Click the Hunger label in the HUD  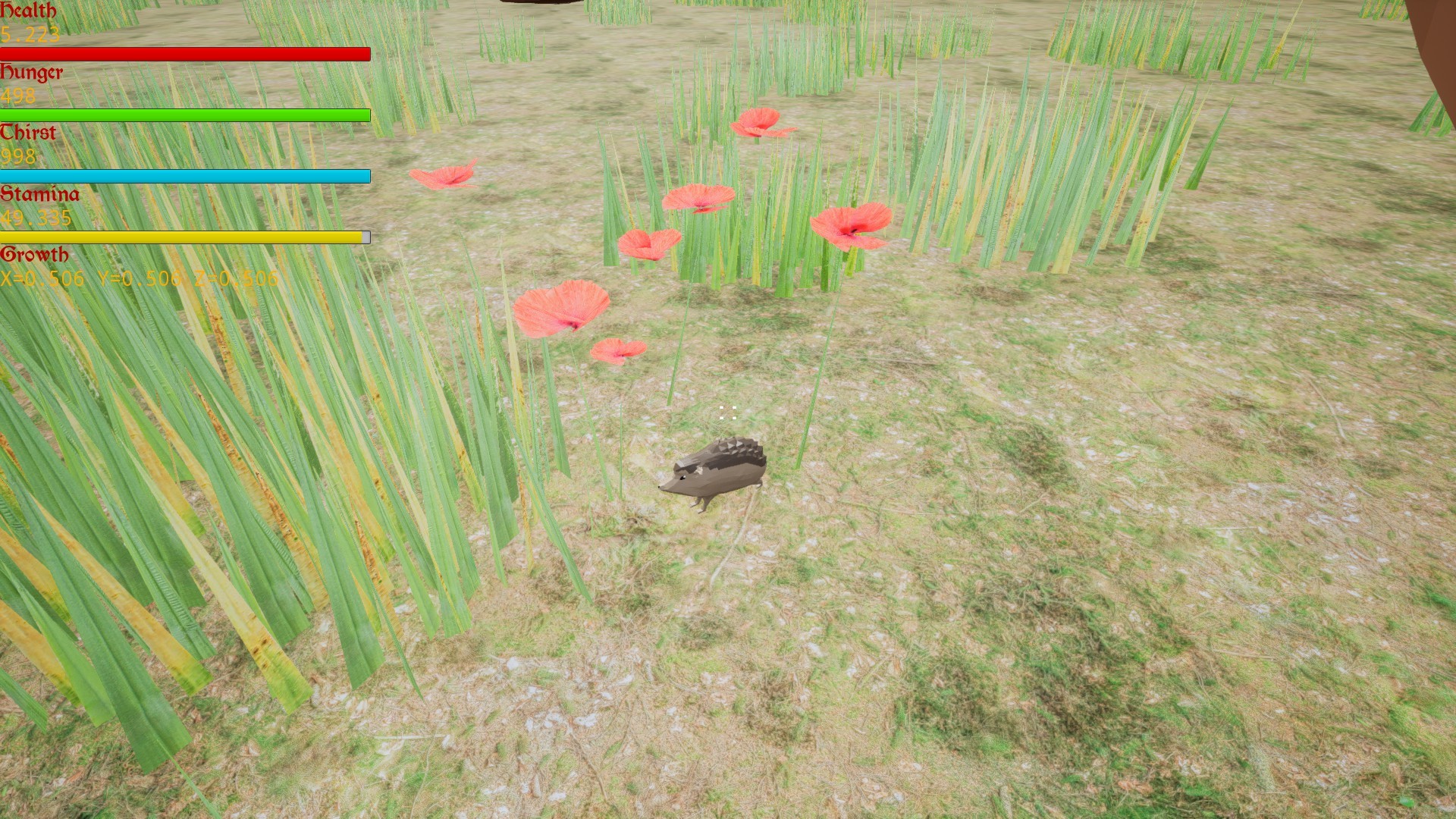click(33, 73)
